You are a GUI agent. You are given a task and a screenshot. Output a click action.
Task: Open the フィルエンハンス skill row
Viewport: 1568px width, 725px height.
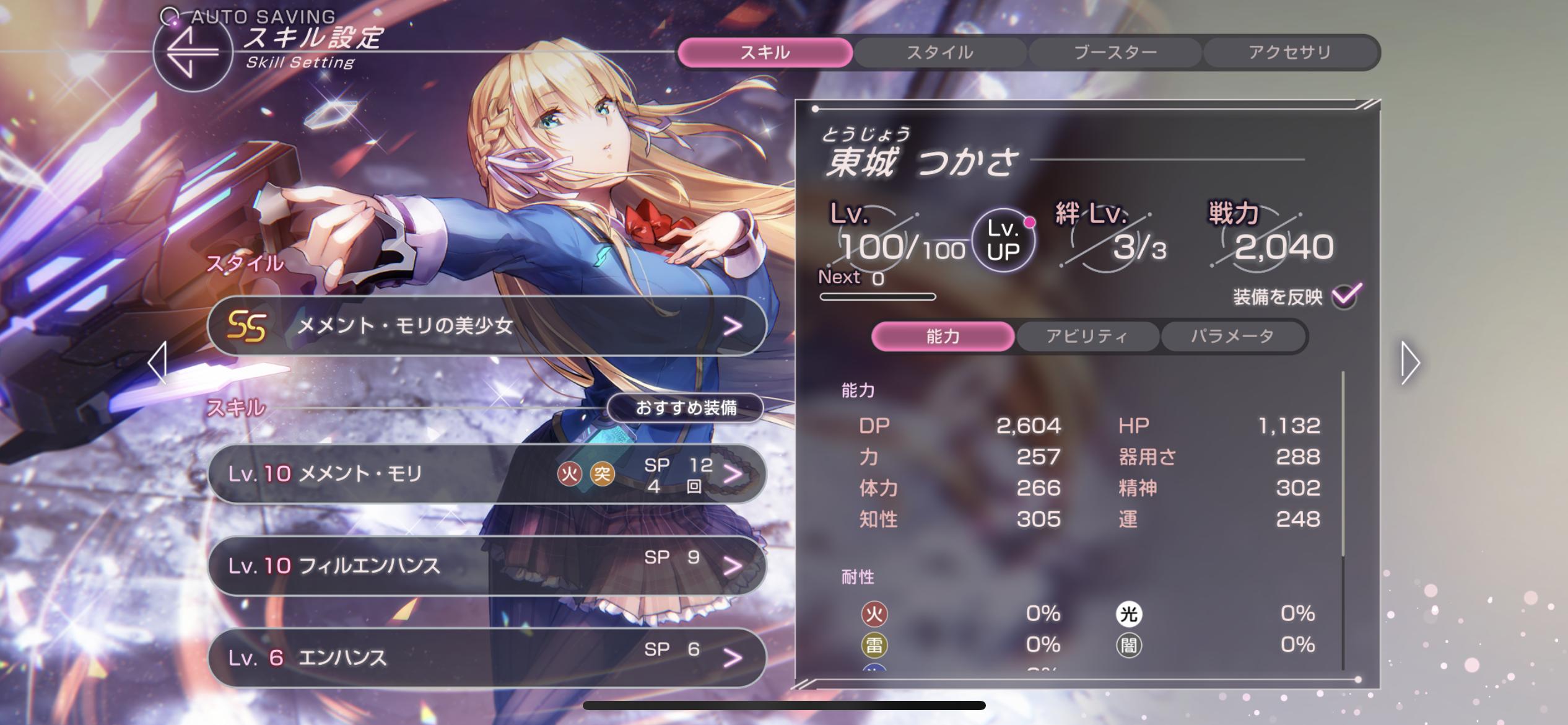coord(487,565)
